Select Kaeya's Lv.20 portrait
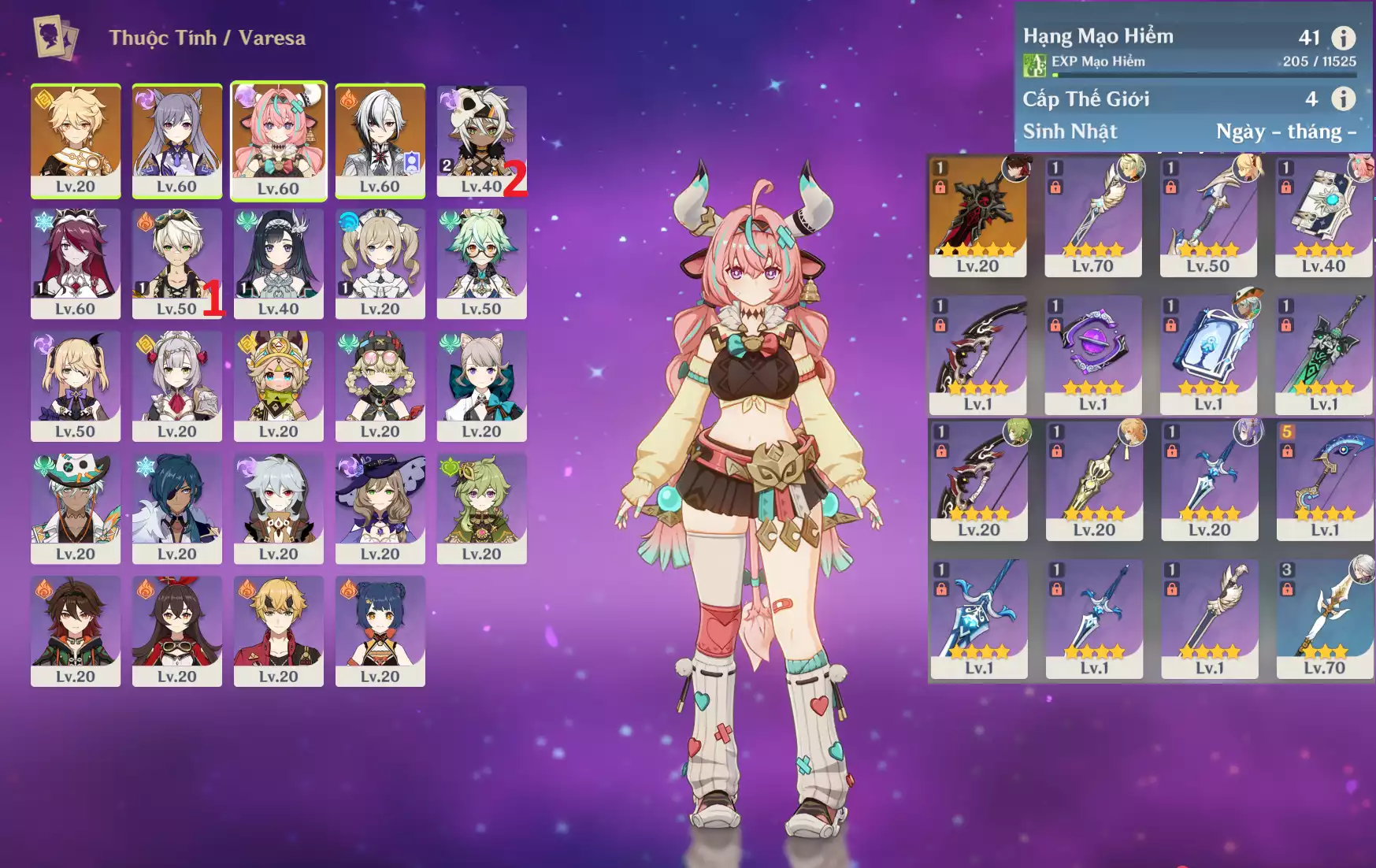Screen dimensions: 1376x868 (x=176, y=507)
